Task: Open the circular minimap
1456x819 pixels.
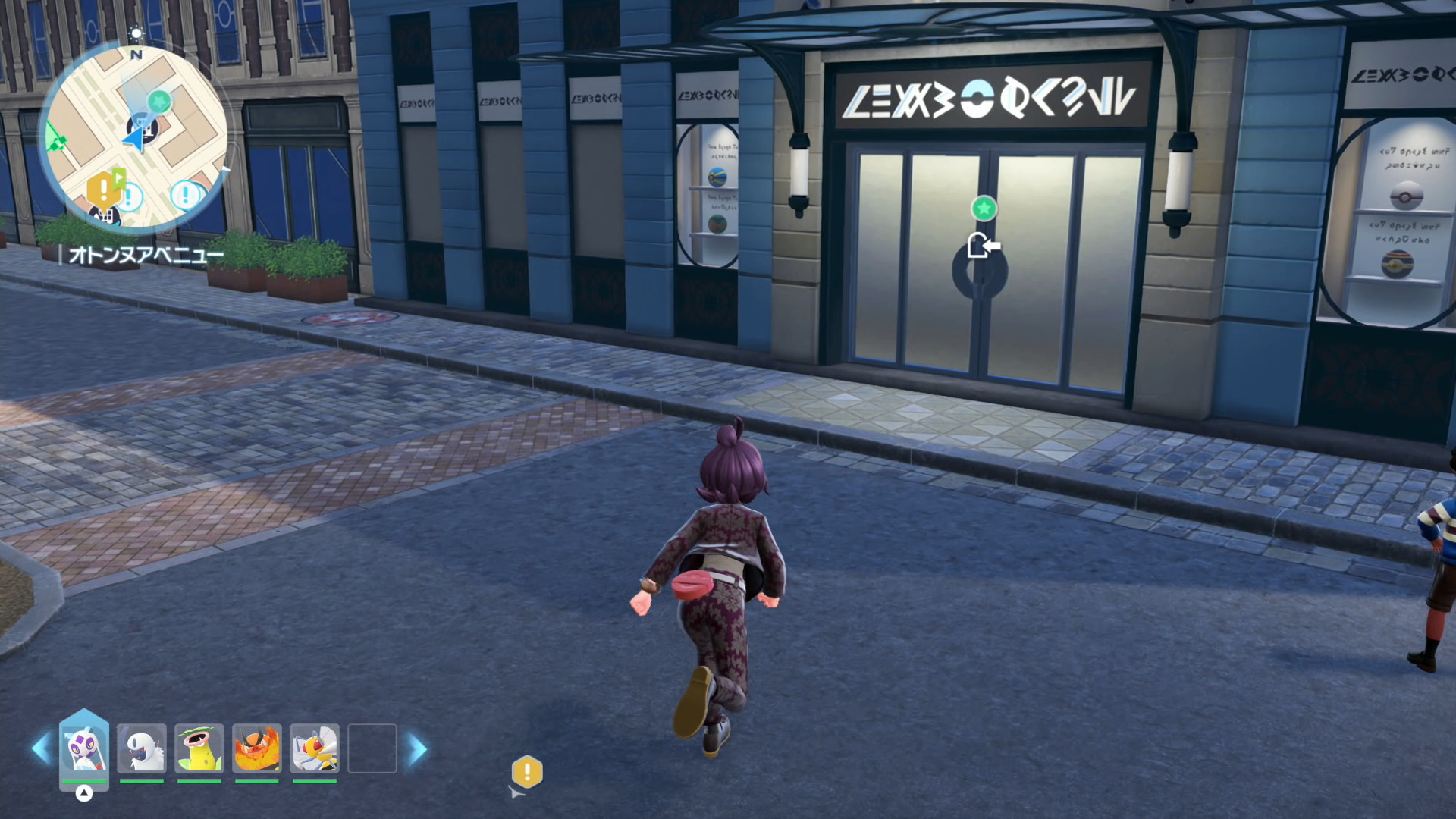Action: pos(133,136)
